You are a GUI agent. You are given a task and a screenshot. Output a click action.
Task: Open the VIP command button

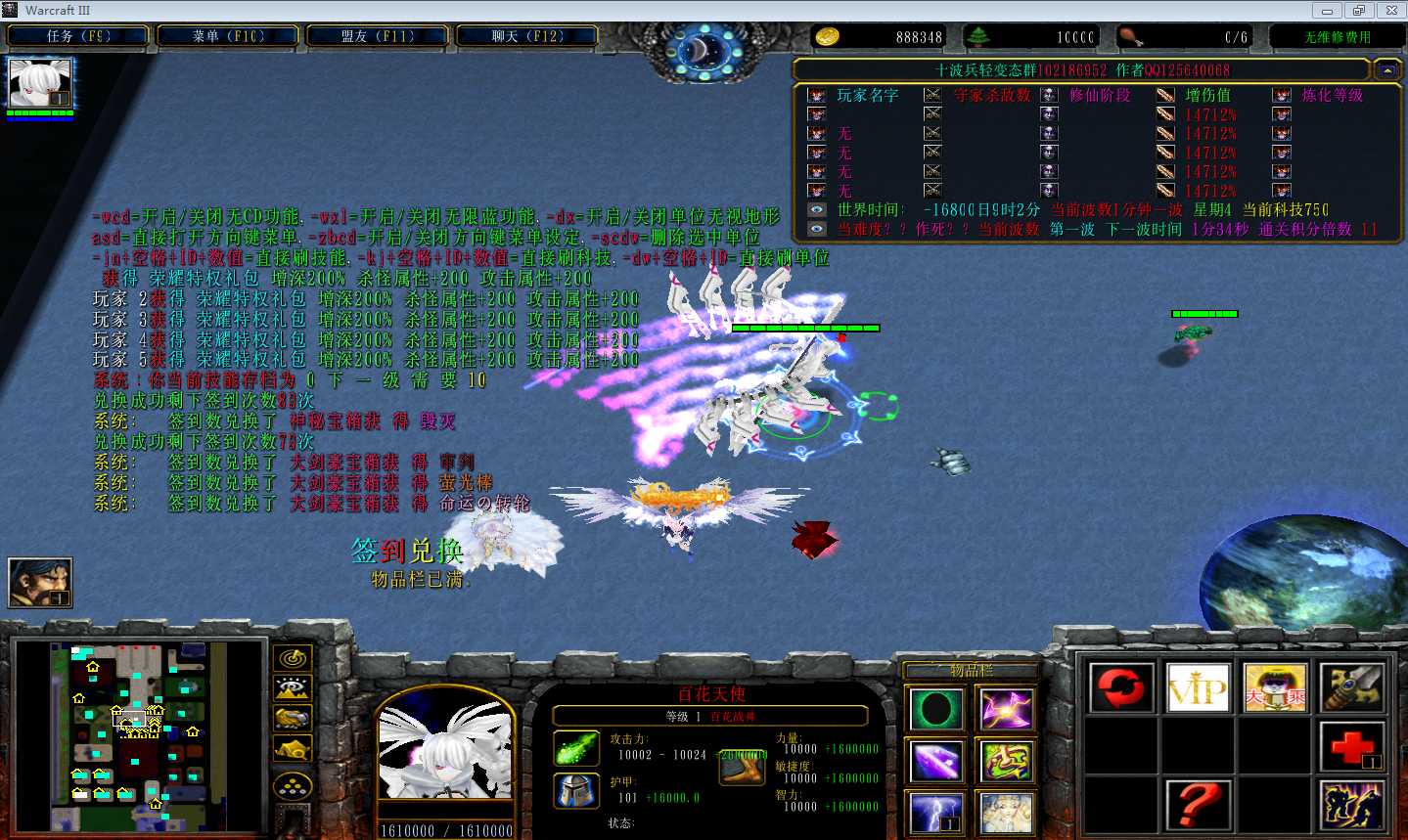coord(1198,687)
